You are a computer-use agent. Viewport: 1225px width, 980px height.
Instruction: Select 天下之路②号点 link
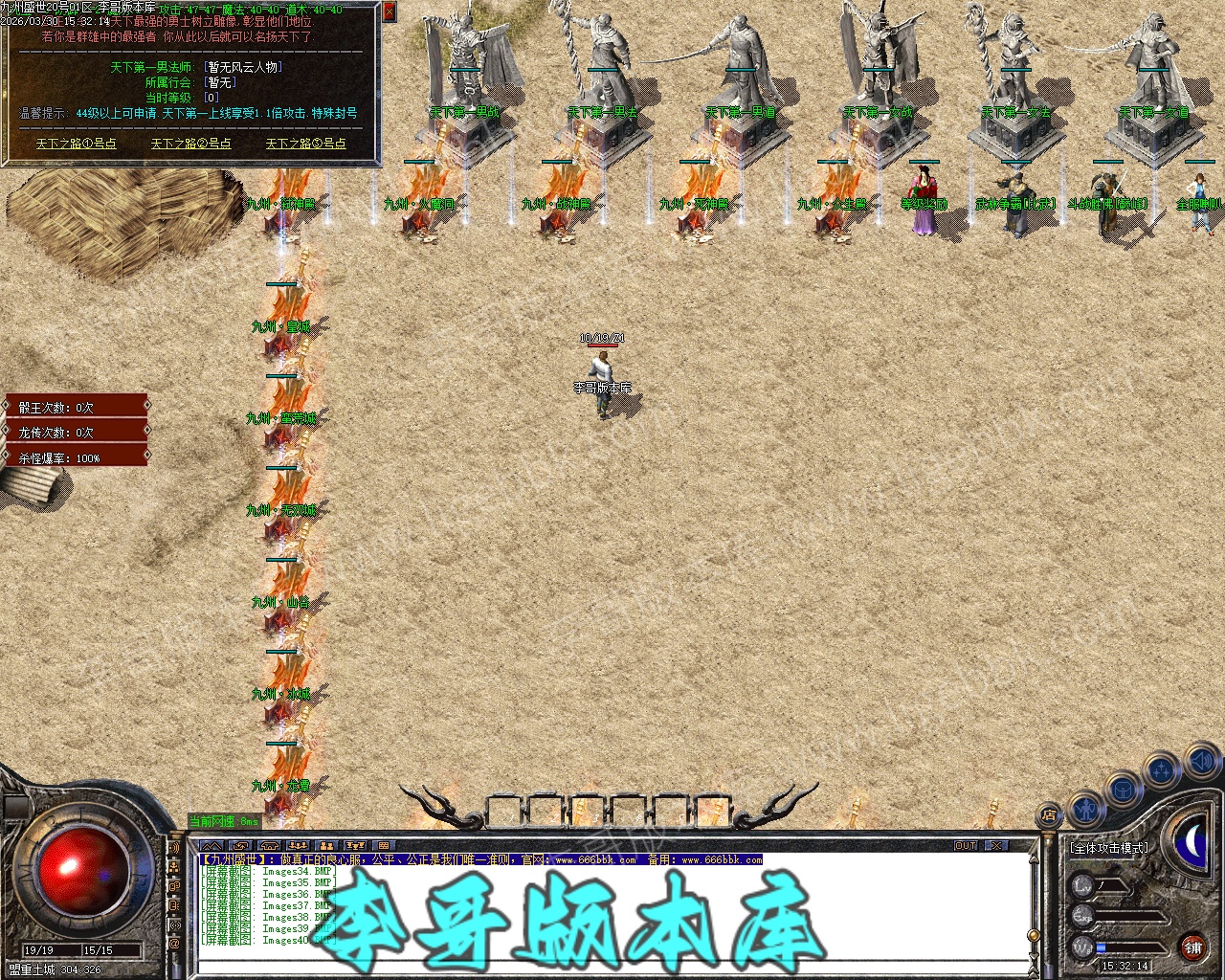191,144
